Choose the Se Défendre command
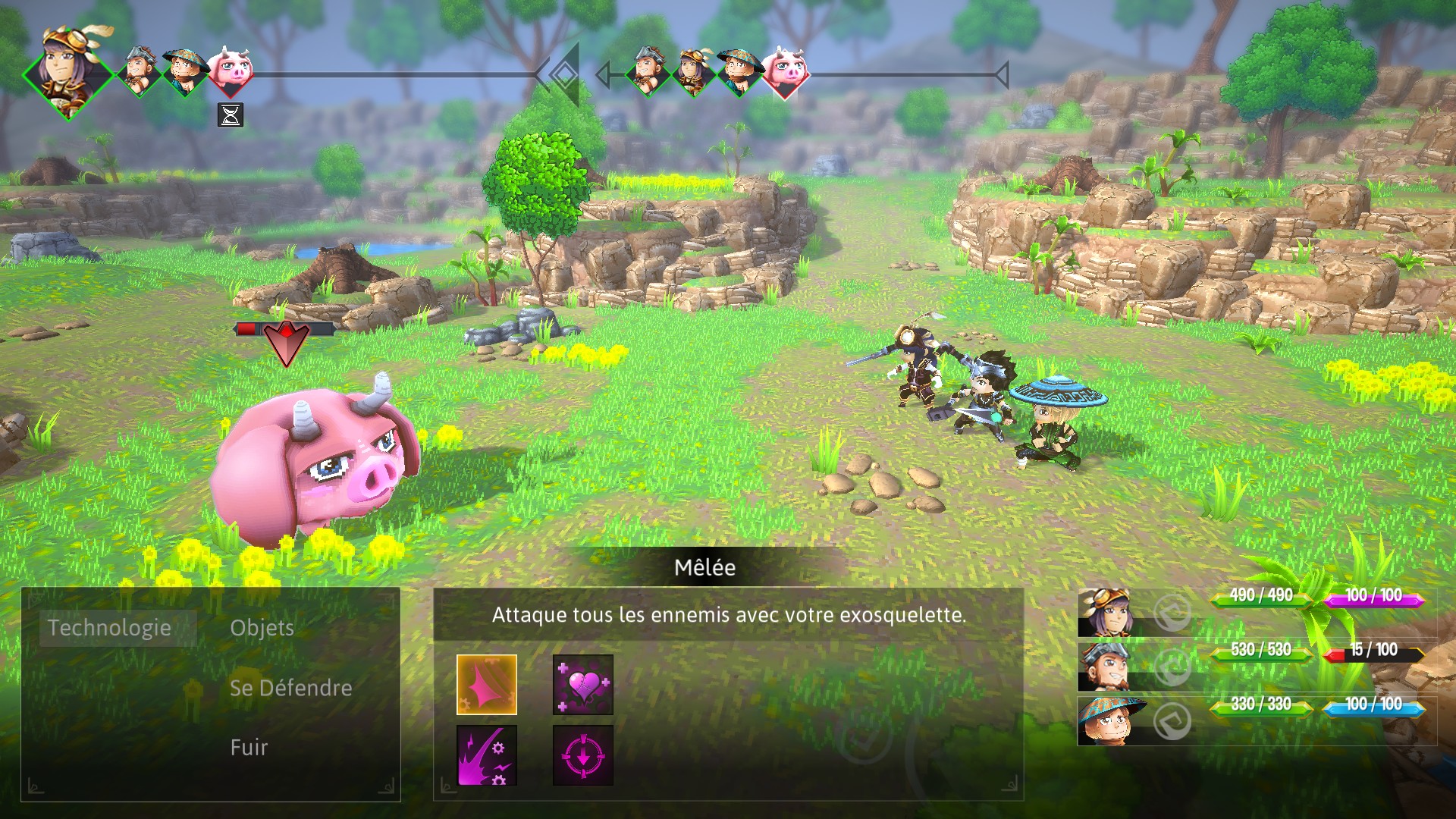This screenshot has width=1456, height=819. coord(290,688)
